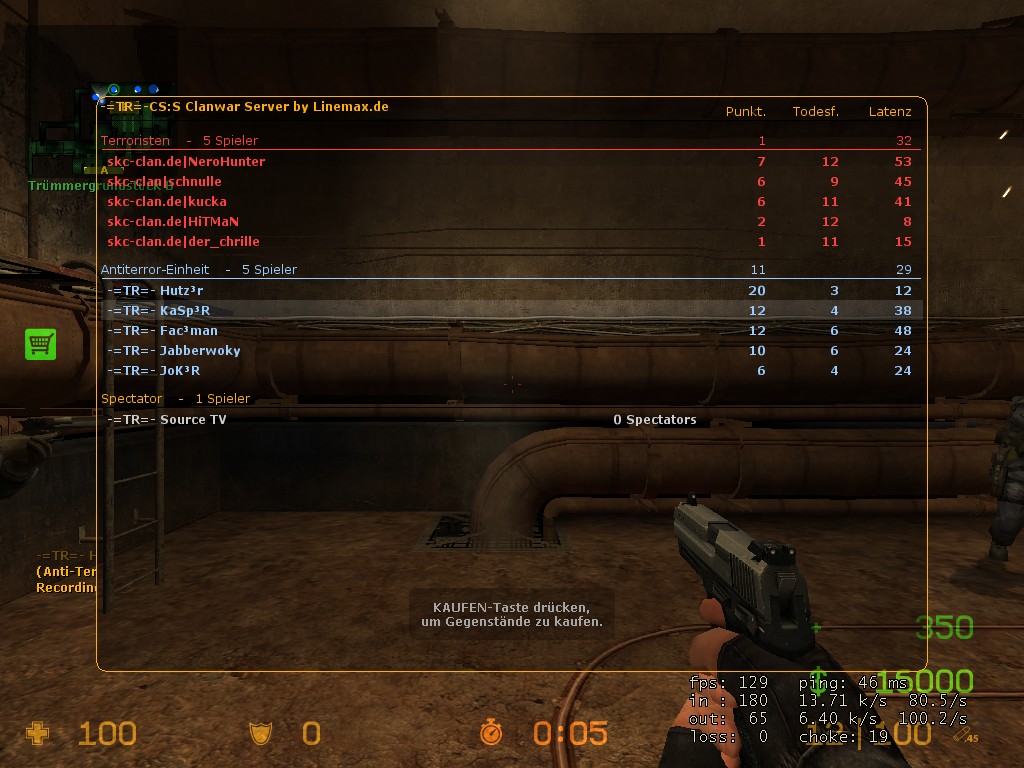This screenshot has height=768, width=1024.
Task: Select skc-clan.de|der_chrille on the scoreboard
Action: pos(183,241)
